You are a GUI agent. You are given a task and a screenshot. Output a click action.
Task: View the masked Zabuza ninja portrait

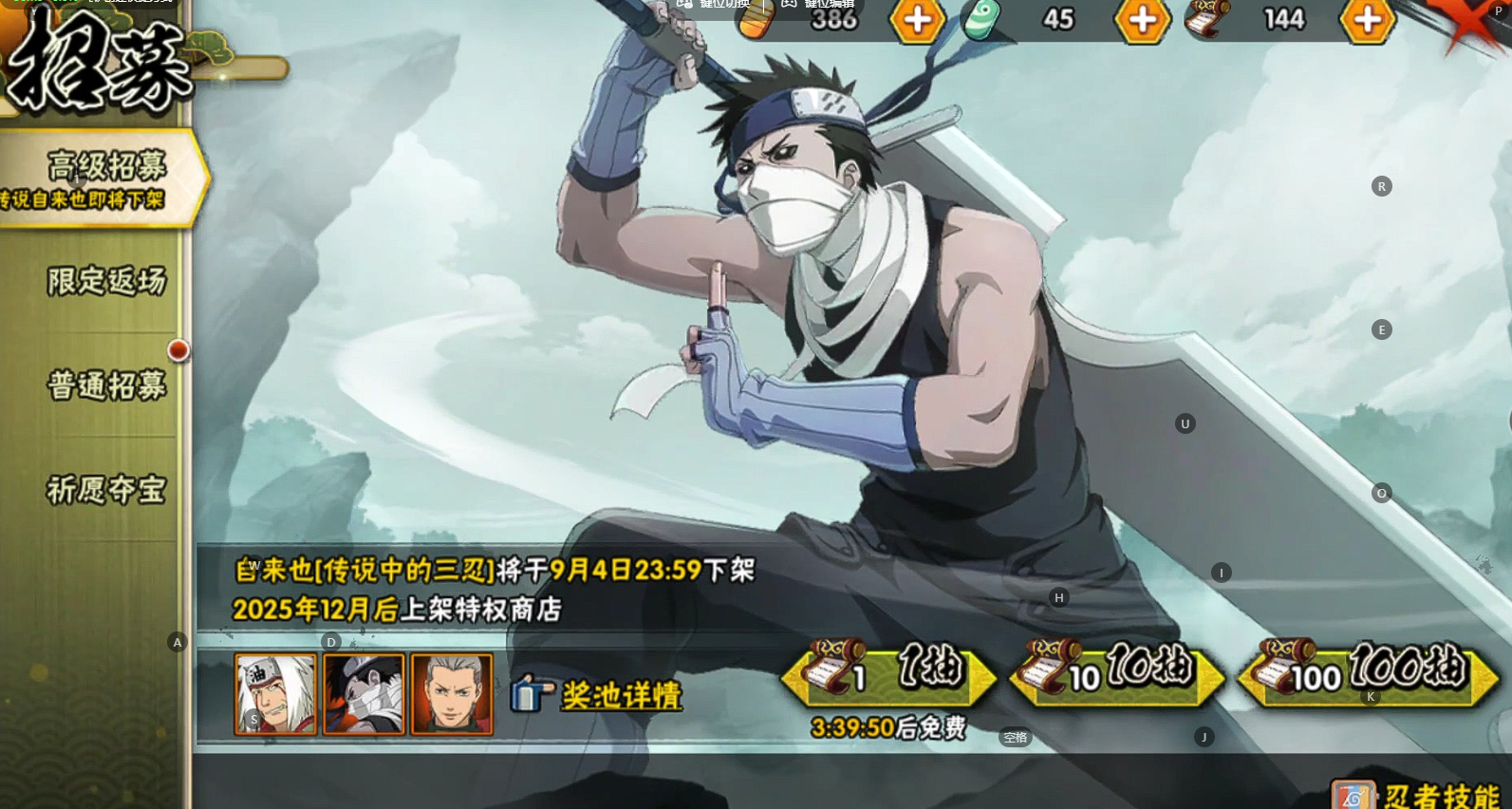364,694
